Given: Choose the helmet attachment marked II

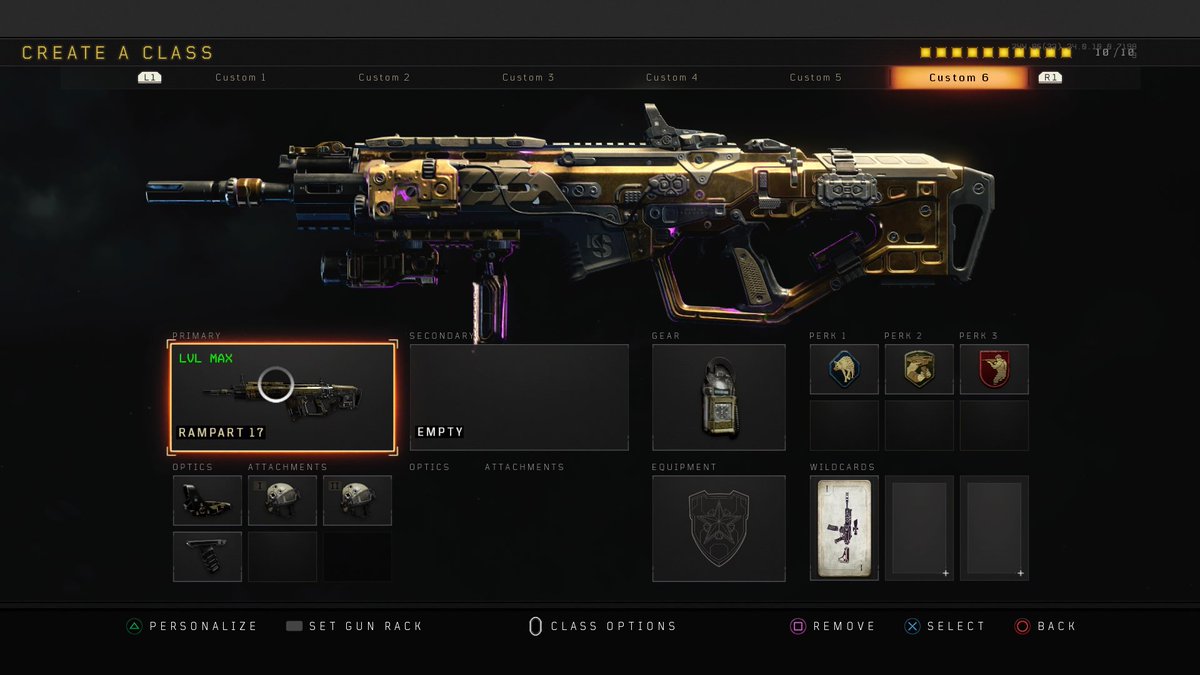Looking at the screenshot, I should click(357, 500).
